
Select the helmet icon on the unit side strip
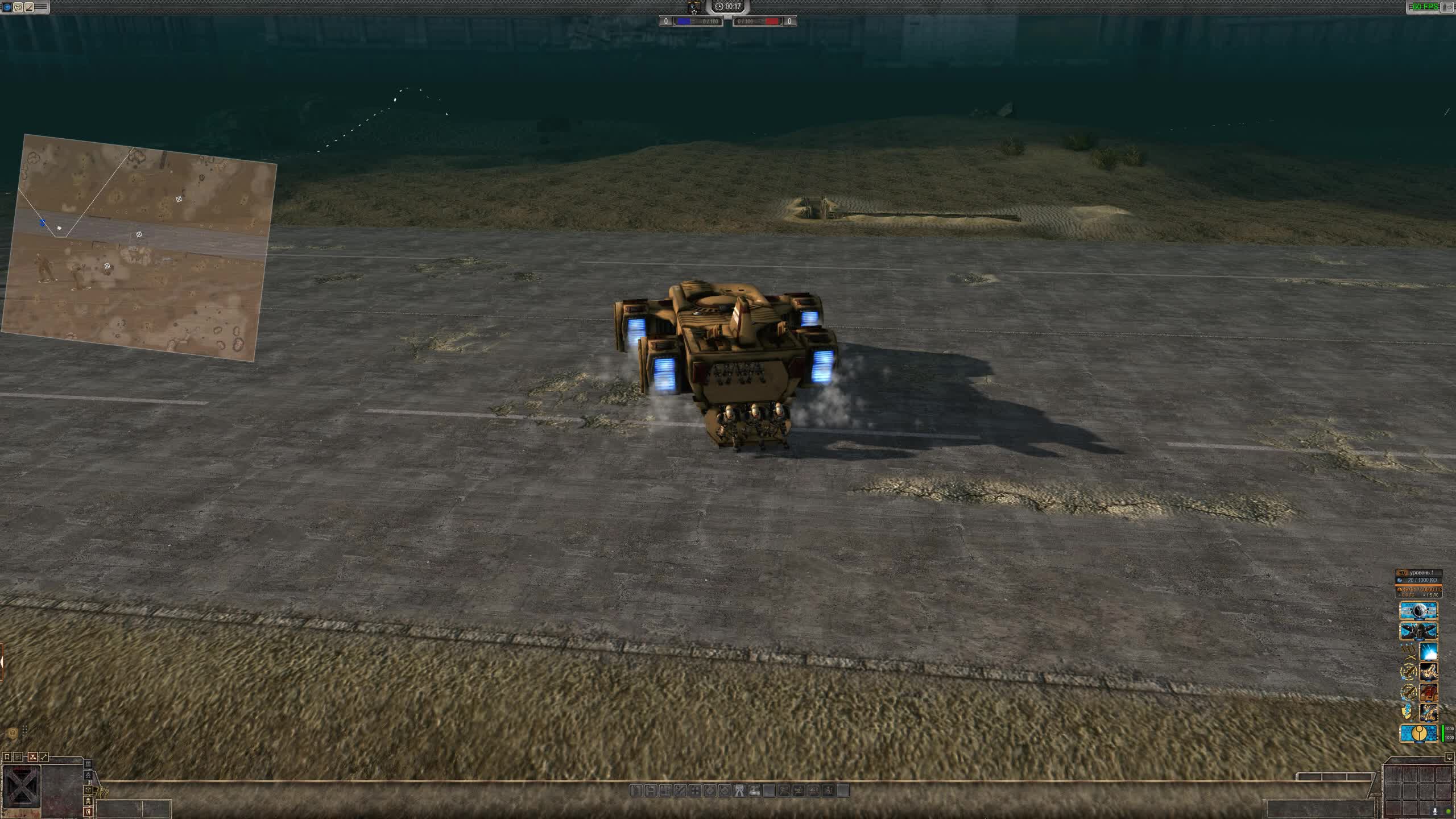(x=88, y=791)
